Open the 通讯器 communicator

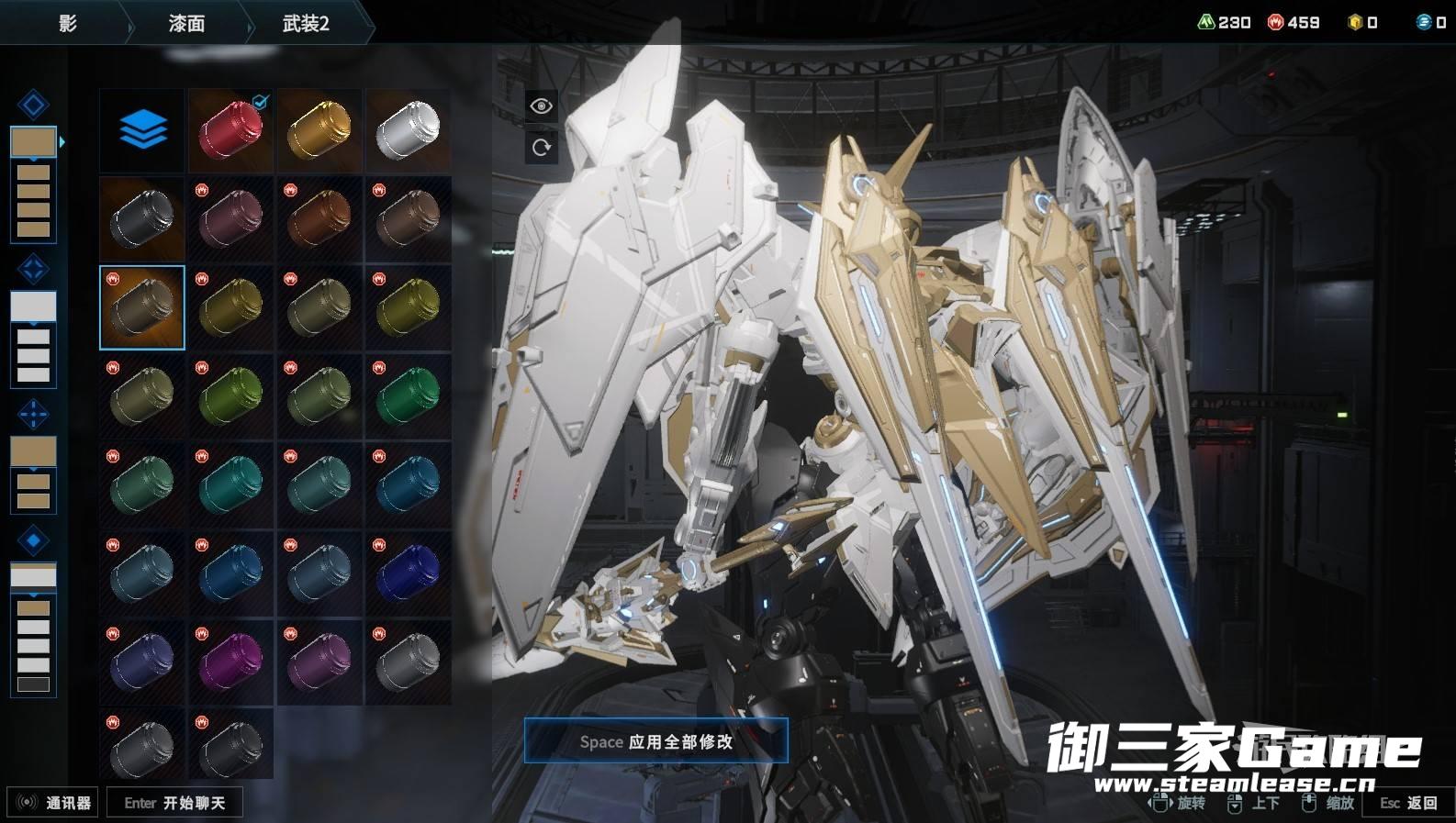coord(54,803)
